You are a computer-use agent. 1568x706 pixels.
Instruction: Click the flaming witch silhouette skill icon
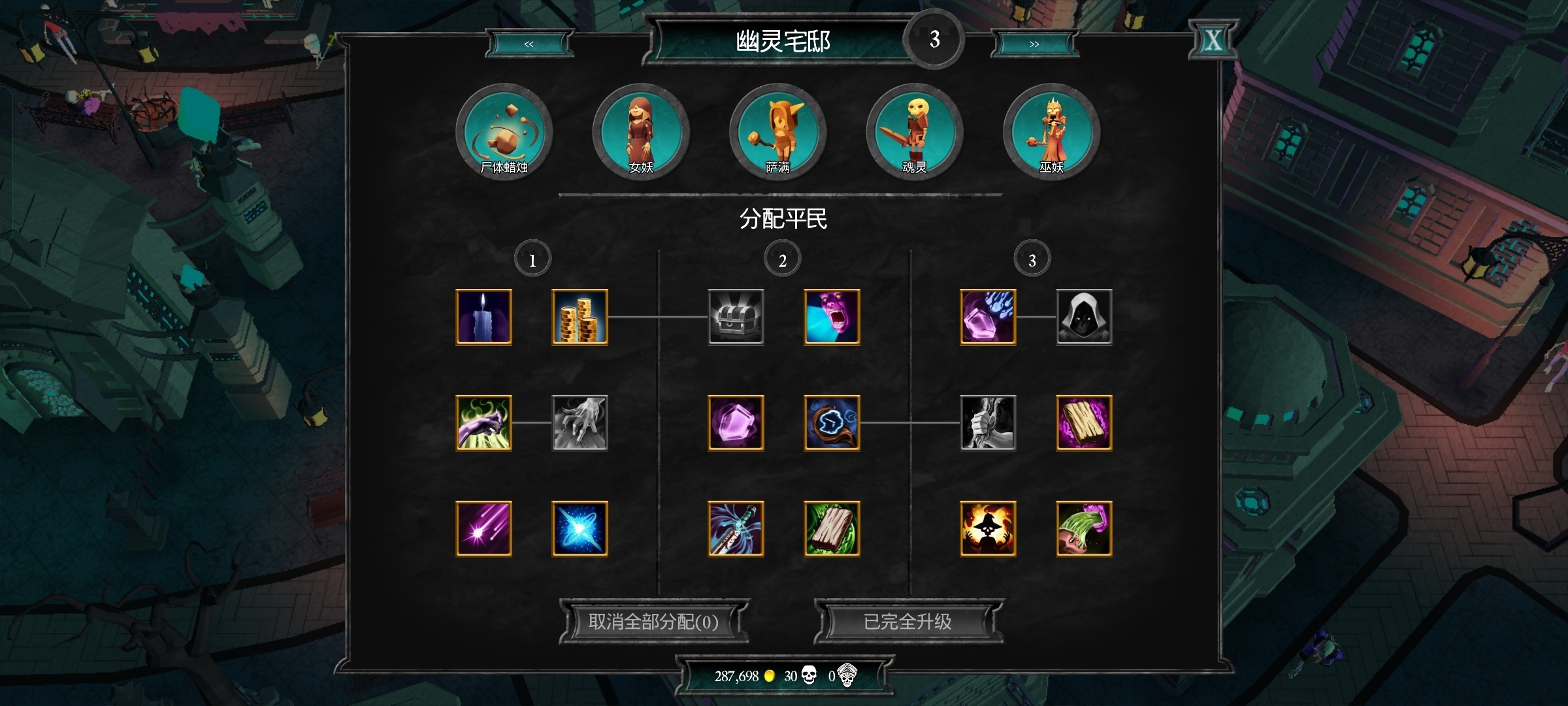(x=988, y=528)
